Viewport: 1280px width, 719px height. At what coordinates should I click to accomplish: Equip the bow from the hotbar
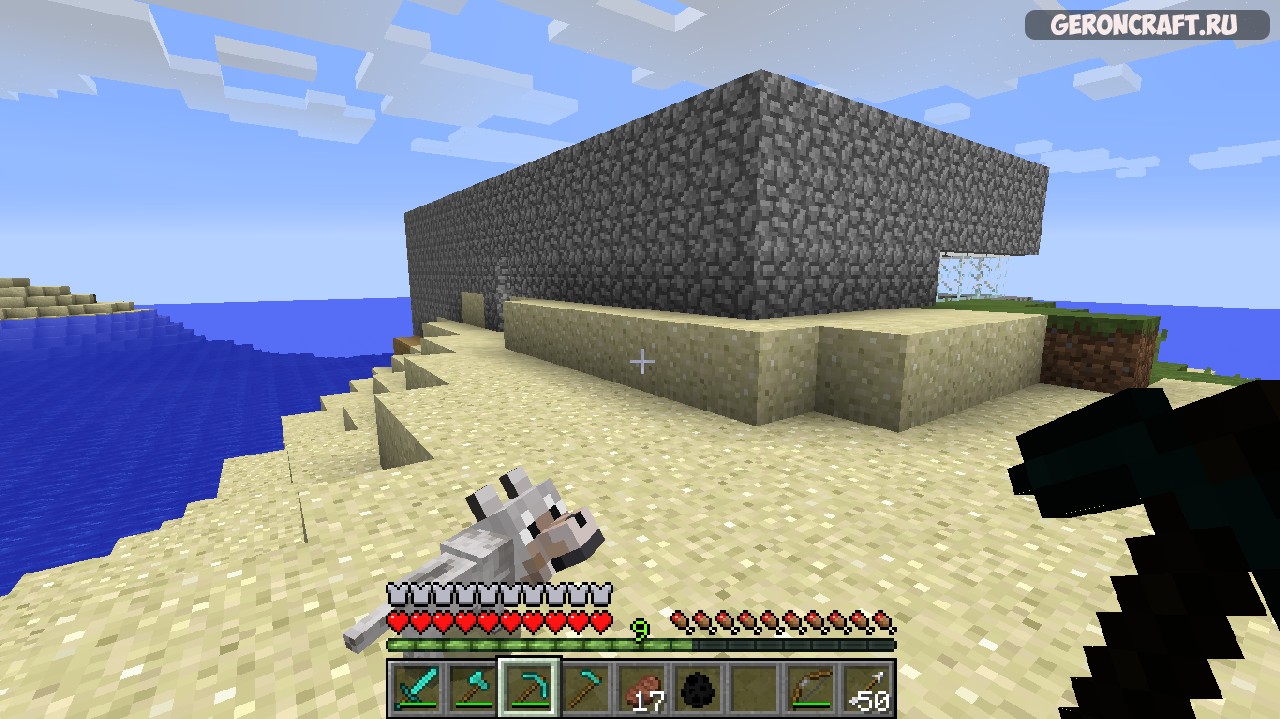pyautogui.click(x=811, y=687)
